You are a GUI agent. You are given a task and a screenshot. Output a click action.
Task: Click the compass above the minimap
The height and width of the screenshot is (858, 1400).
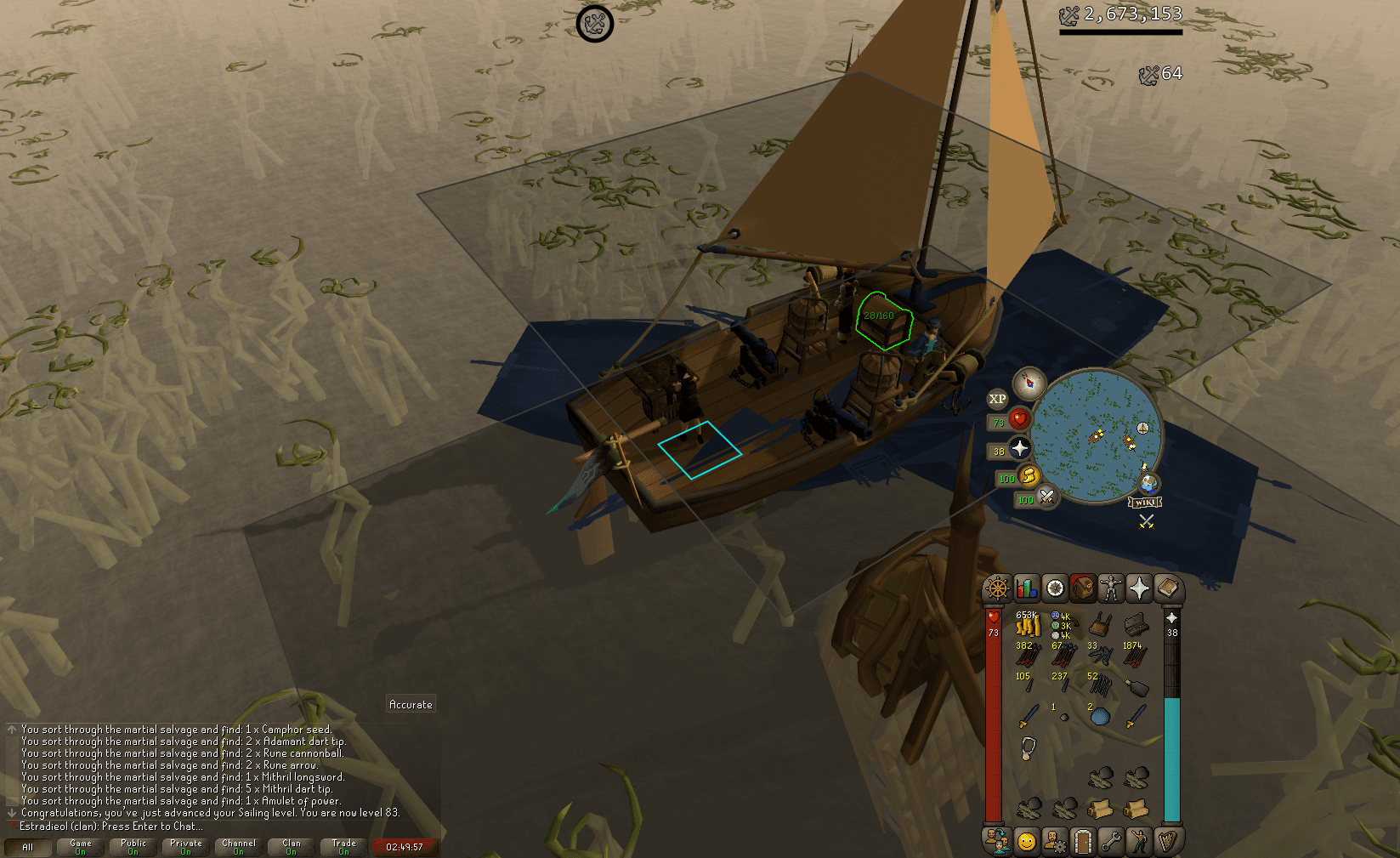pos(1028,383)
